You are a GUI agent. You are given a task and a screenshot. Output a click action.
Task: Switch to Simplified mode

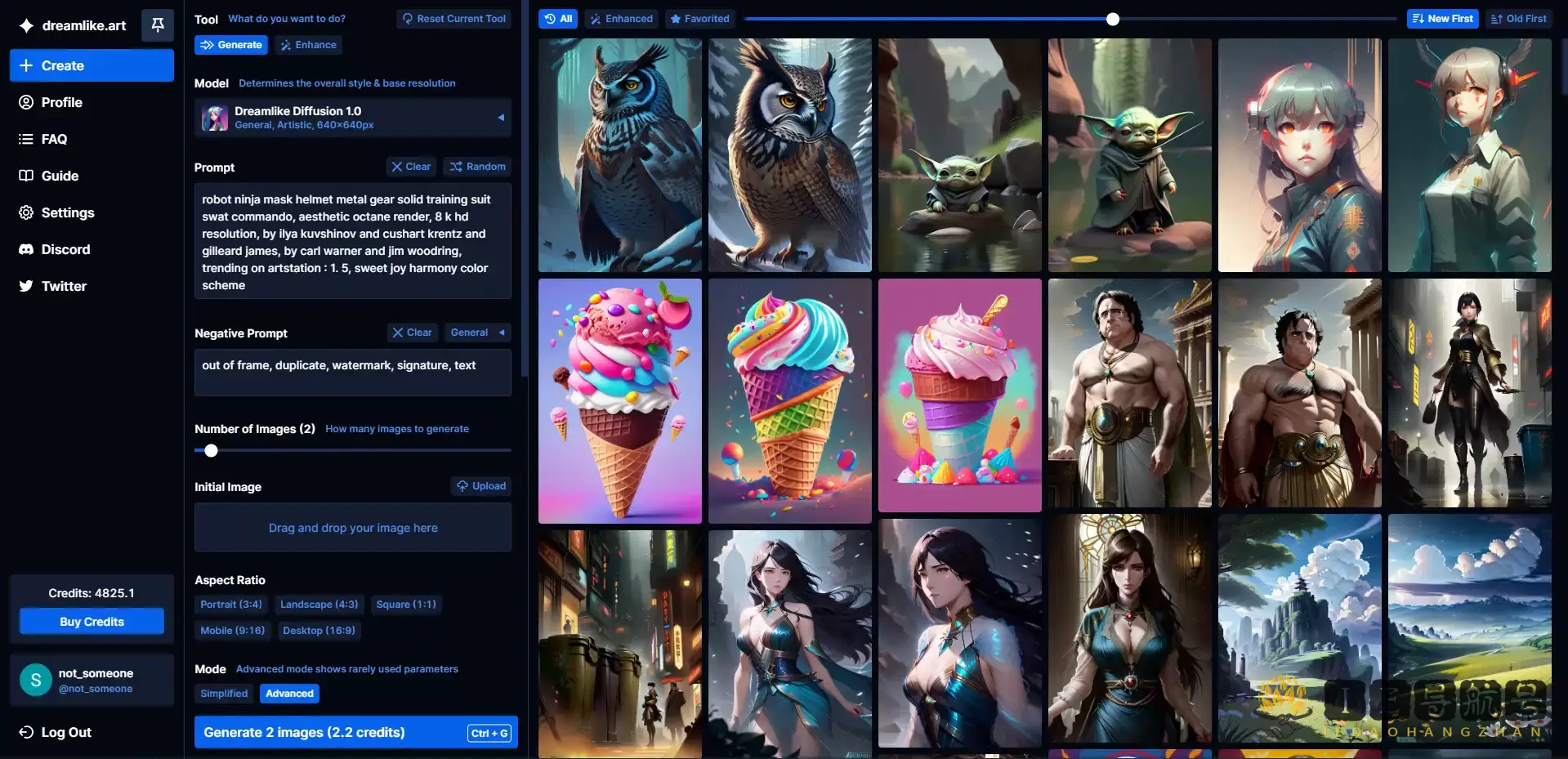tap(224, 694)
